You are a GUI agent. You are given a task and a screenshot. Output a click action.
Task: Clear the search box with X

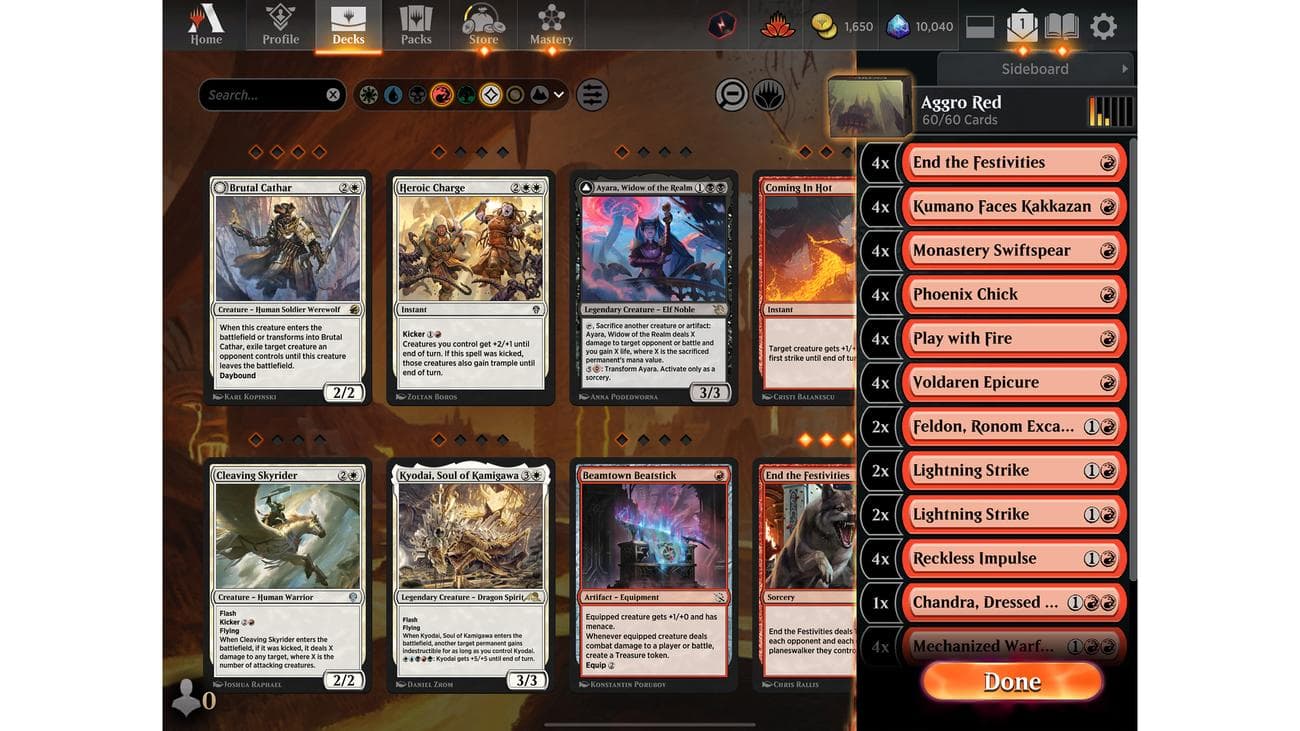coord(333,95)
